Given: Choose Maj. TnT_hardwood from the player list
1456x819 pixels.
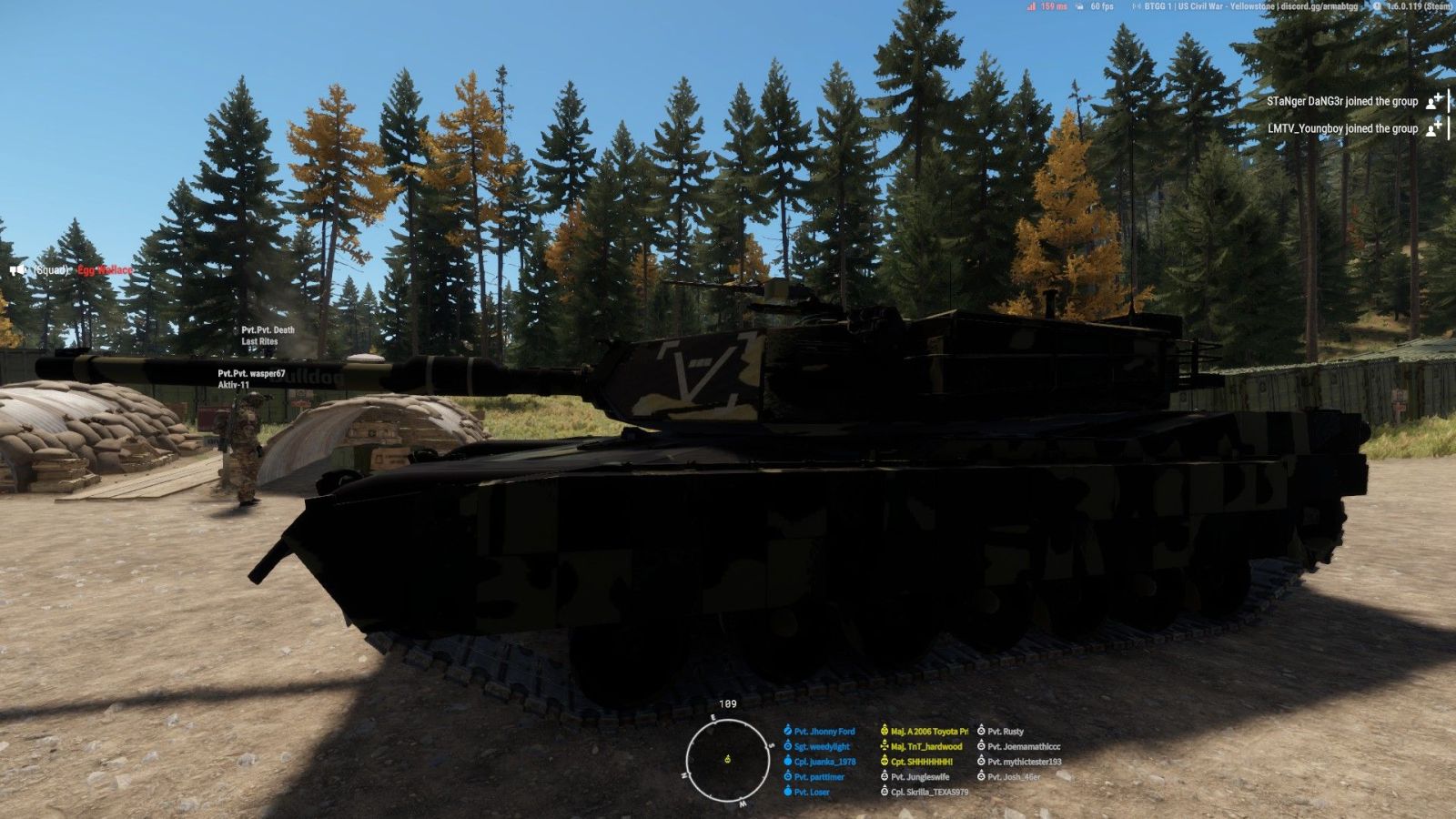Looking at the screenshot, I should (925, 747).
